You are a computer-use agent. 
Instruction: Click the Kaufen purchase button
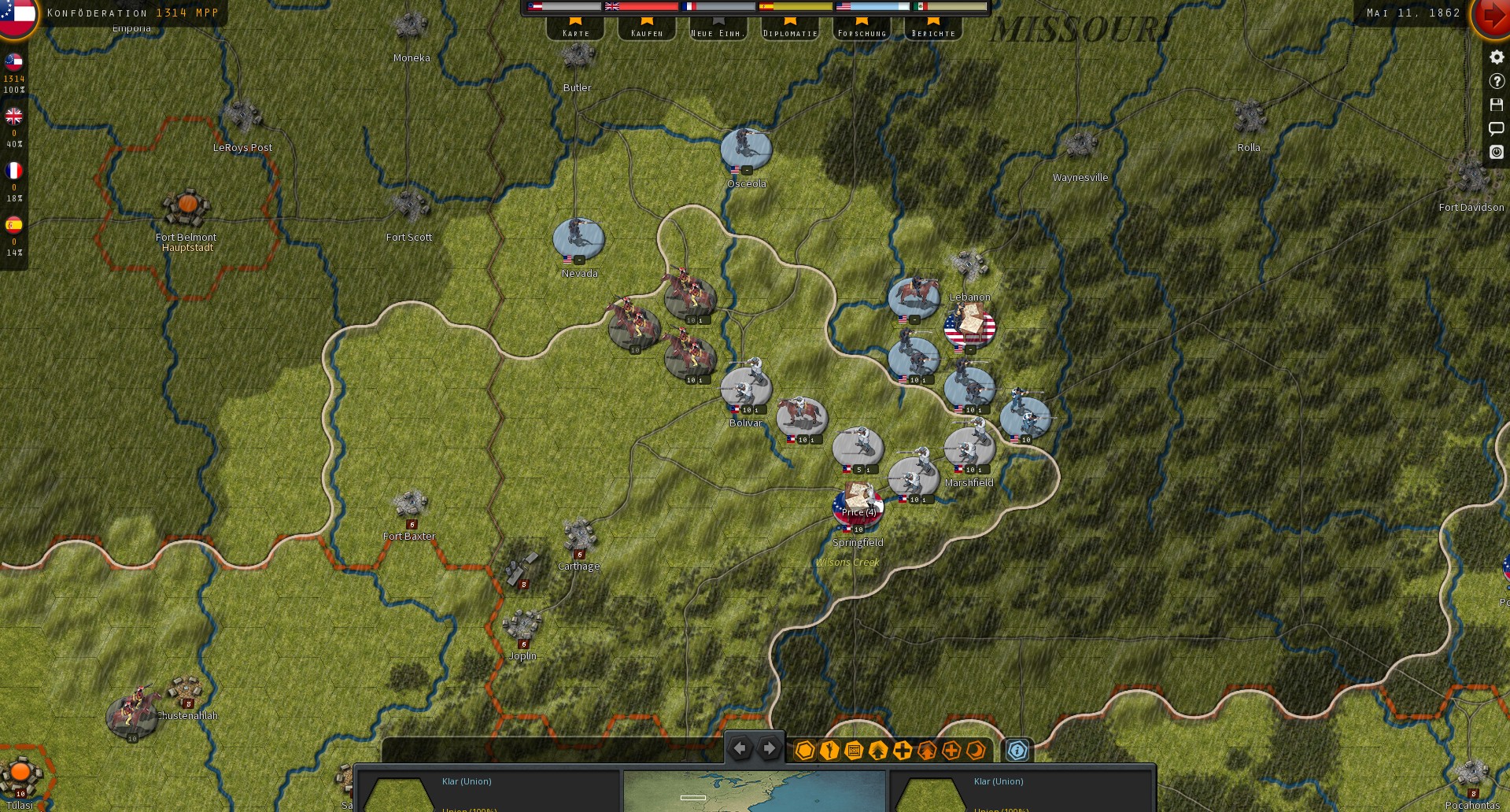tap(646, 31)
